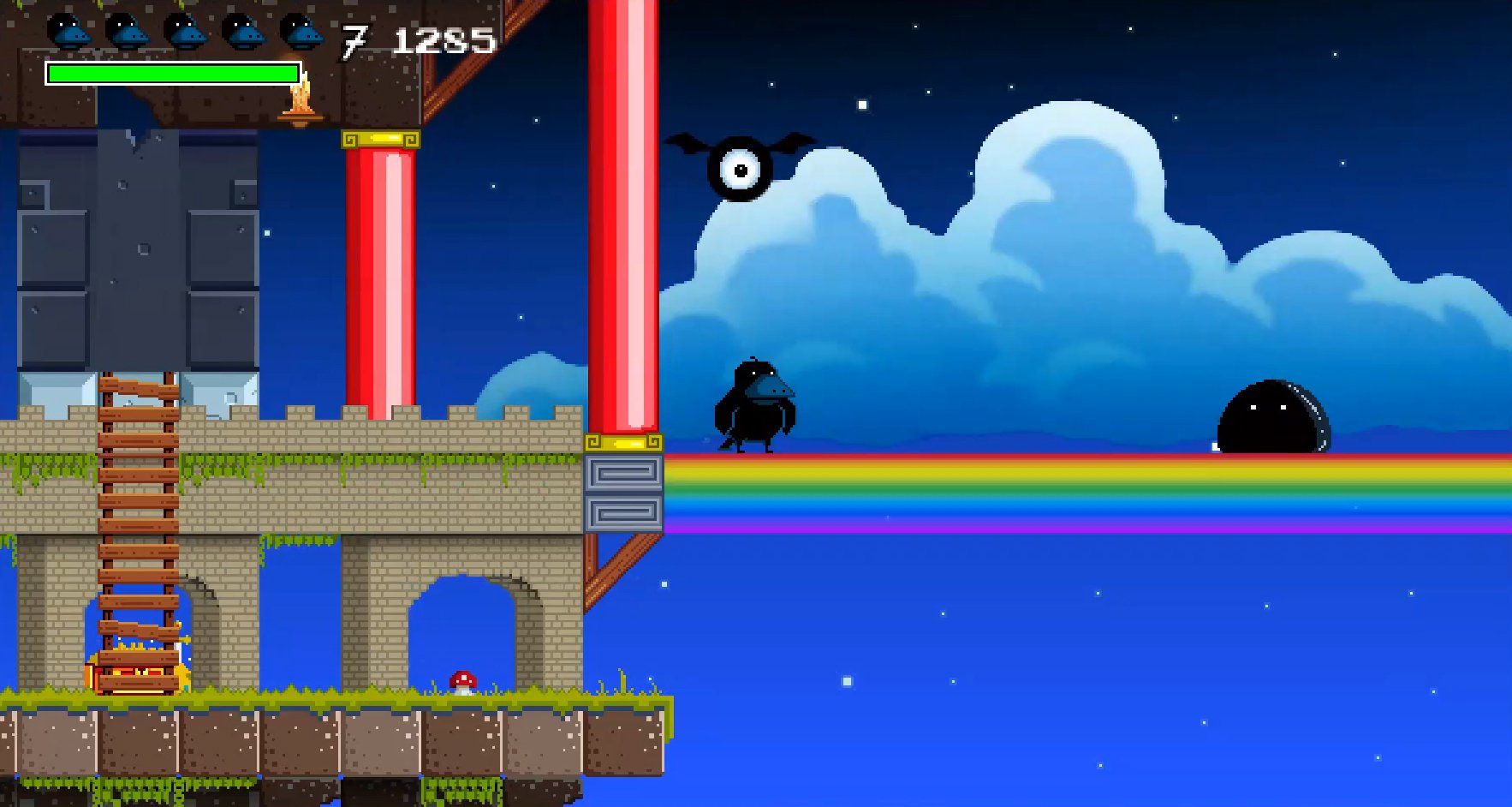Click the green health bar
The width and height of the screenshot is (1512, 807).
(171, 74)
